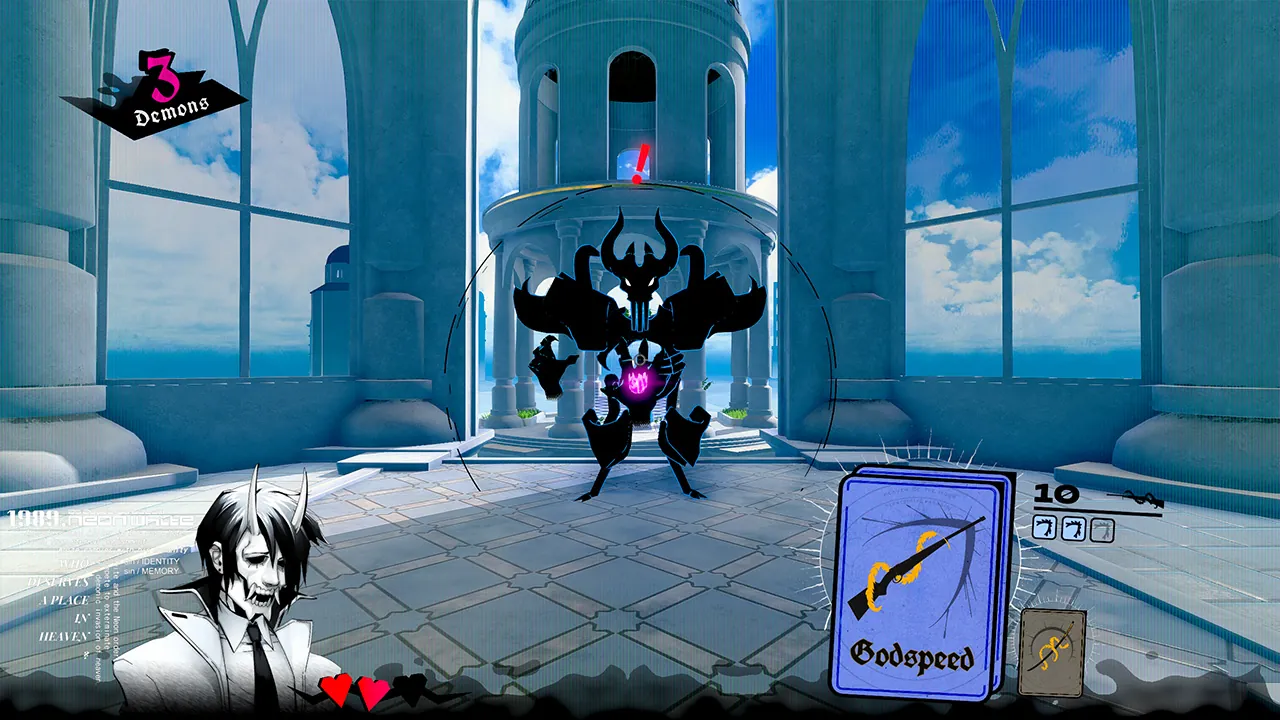Expand the sin / IDENTITY entry
1280x720 pixels.
pos(152,562)
